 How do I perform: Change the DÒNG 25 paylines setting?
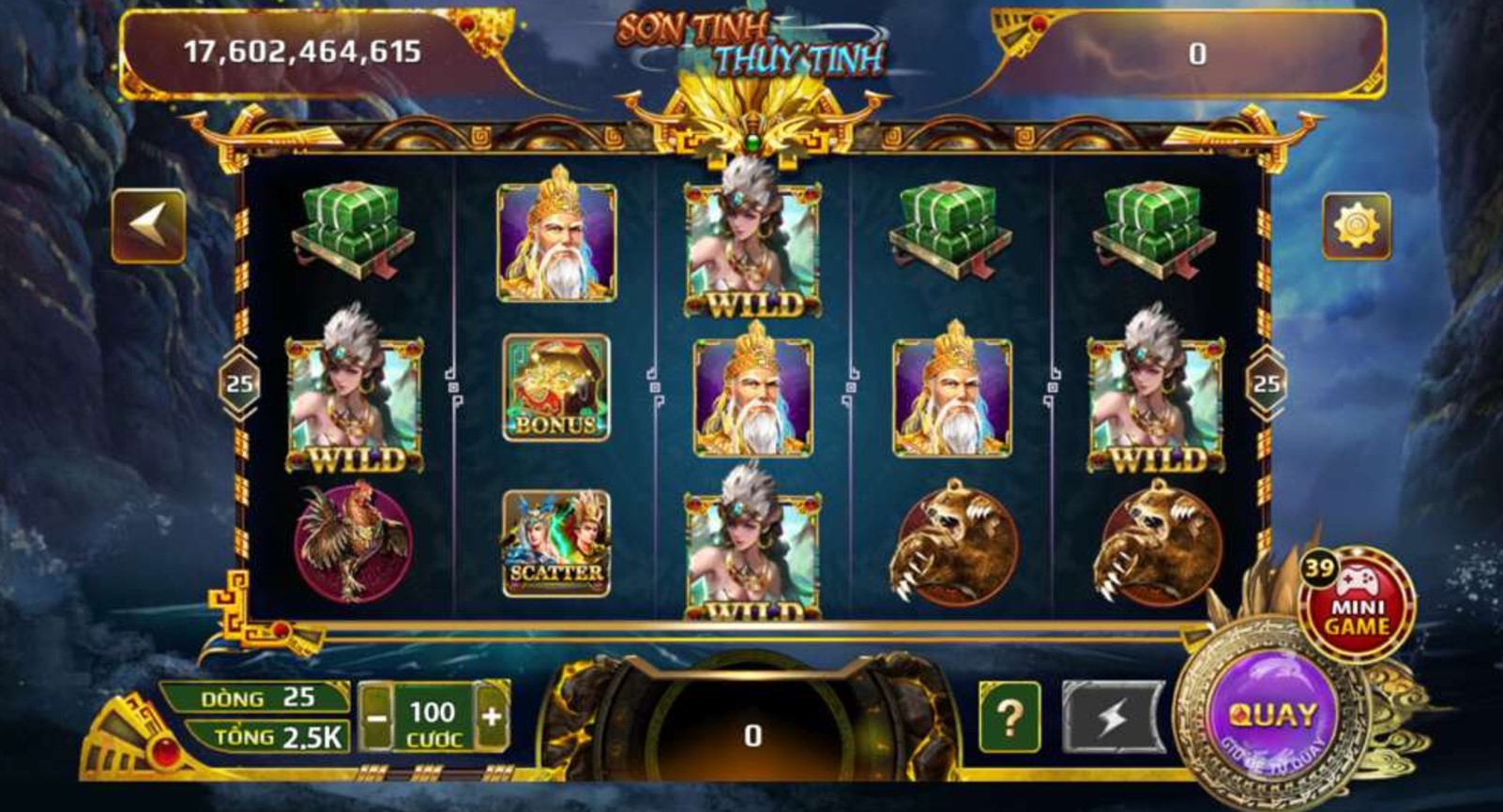coord(256,698)
